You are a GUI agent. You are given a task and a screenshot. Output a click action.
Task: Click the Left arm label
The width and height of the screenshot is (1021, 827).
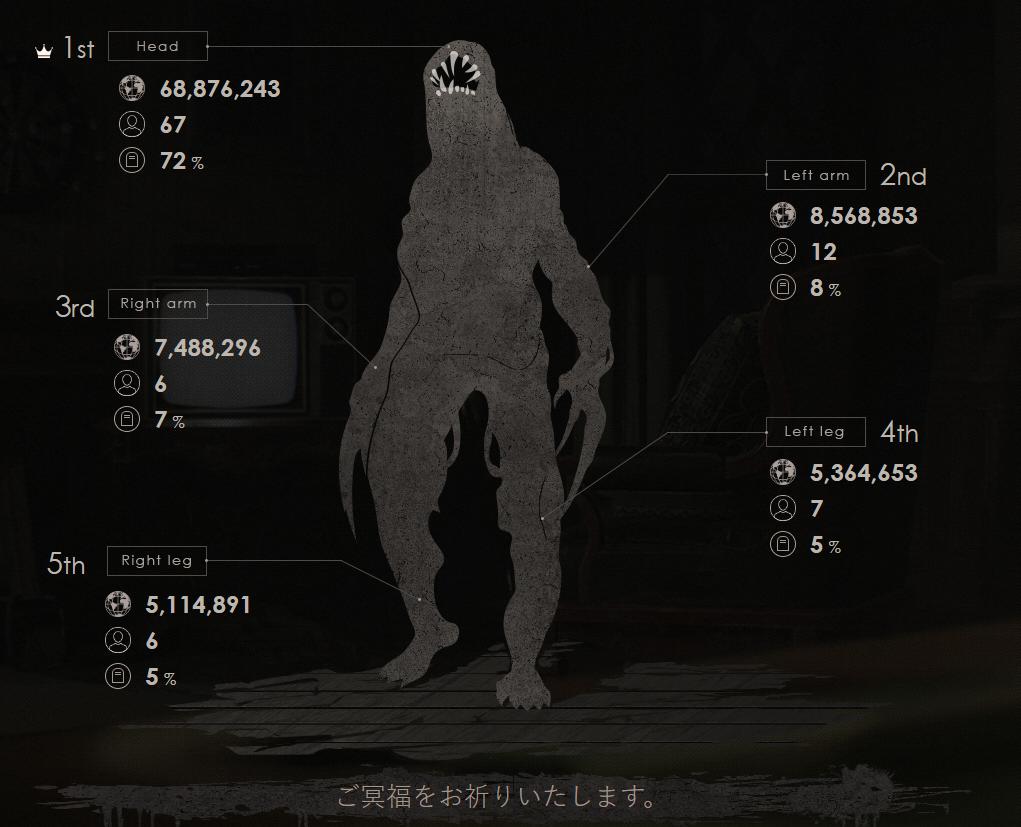[x=816, y=175]
